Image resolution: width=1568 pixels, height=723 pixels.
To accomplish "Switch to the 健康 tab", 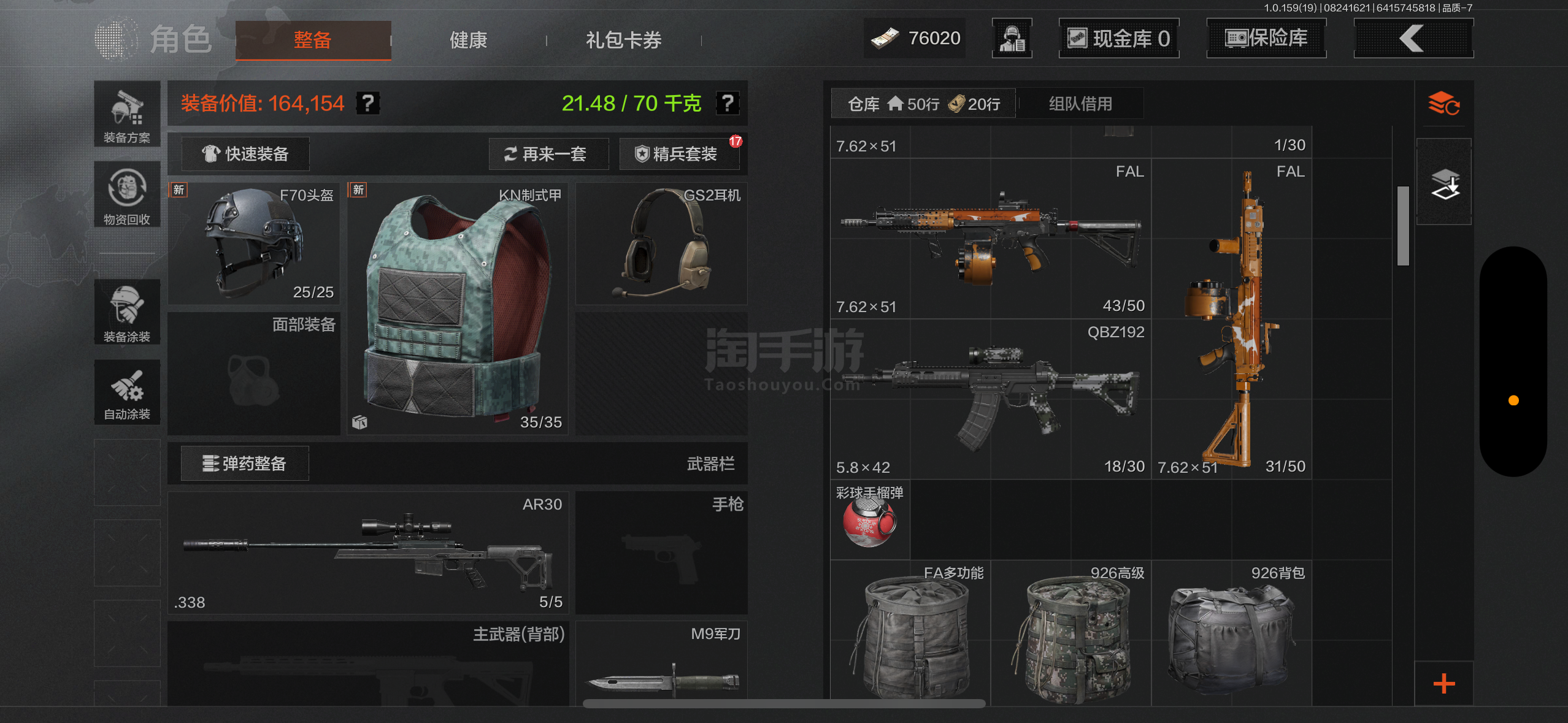I will coord(468,40).
